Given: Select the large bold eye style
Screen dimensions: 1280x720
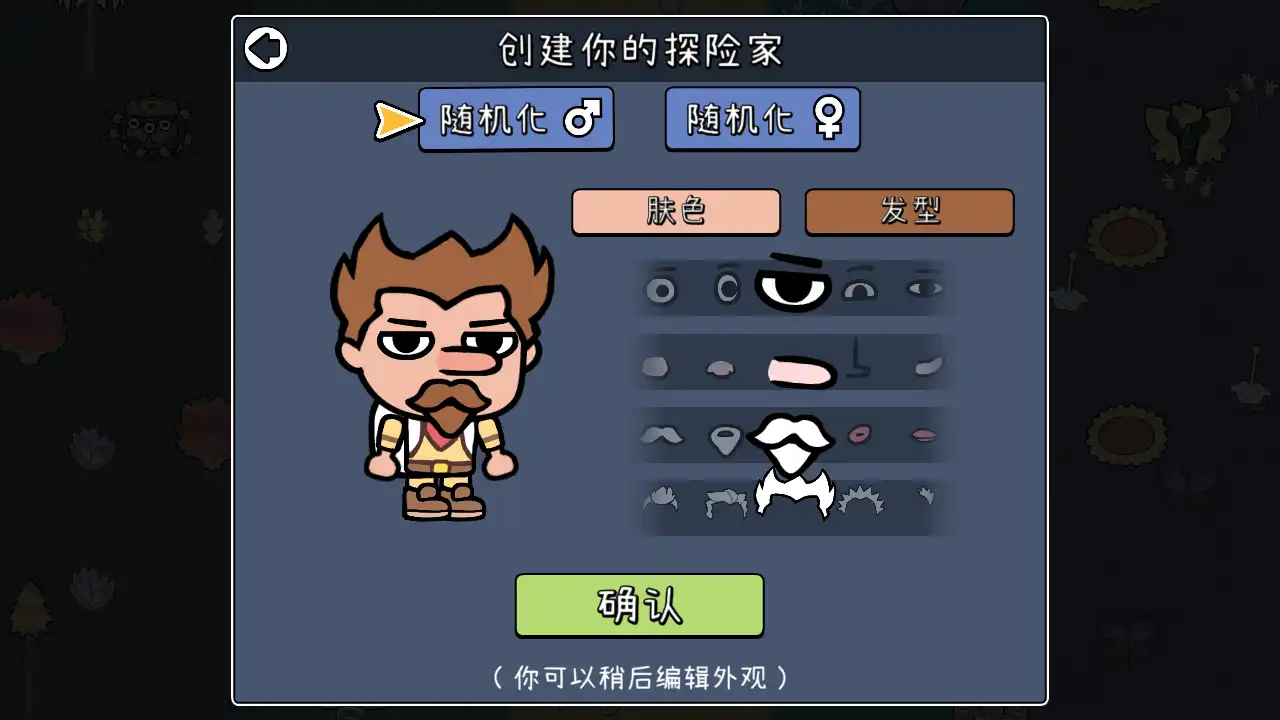Looking at the screenshot, I should click(793, 288).
